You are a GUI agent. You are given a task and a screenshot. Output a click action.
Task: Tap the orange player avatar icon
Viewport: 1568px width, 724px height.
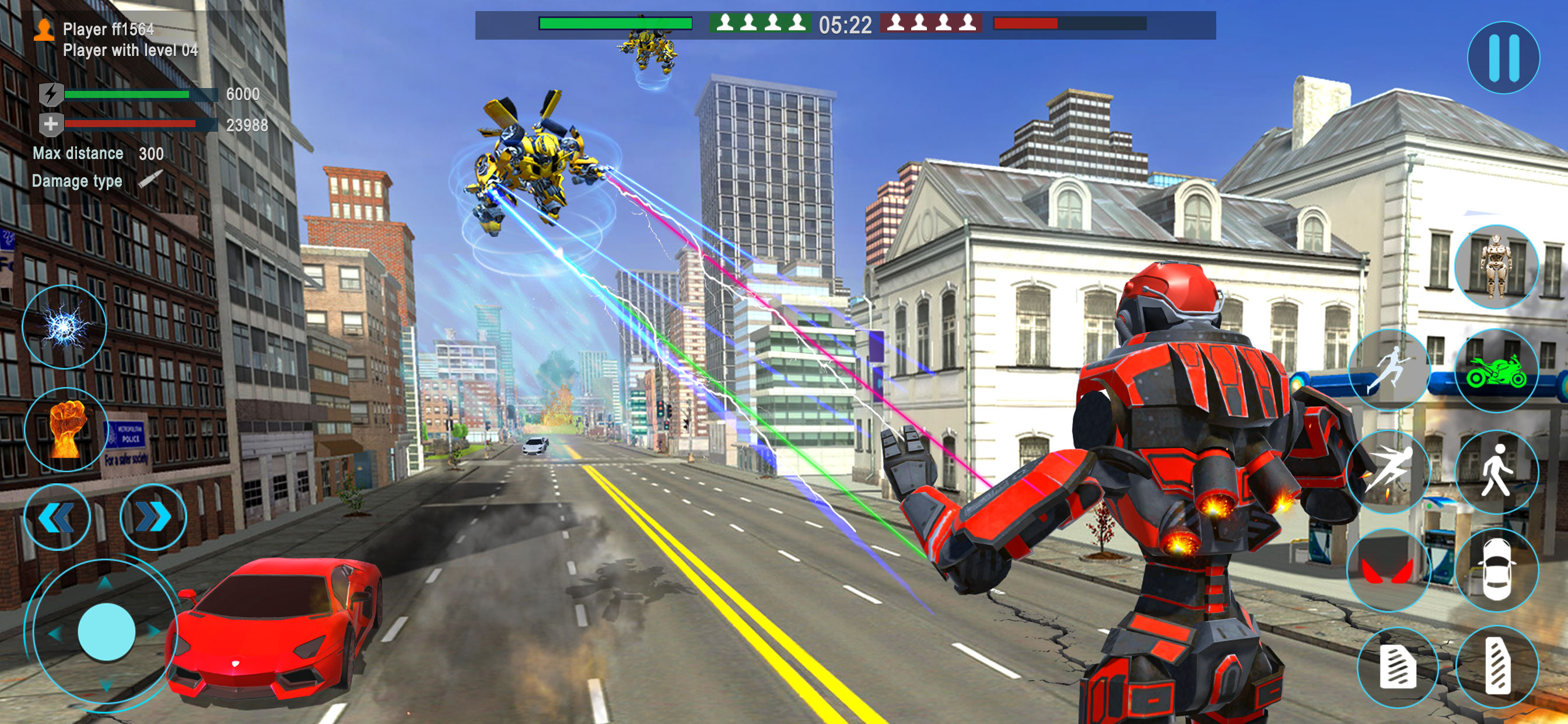(44, 29)
